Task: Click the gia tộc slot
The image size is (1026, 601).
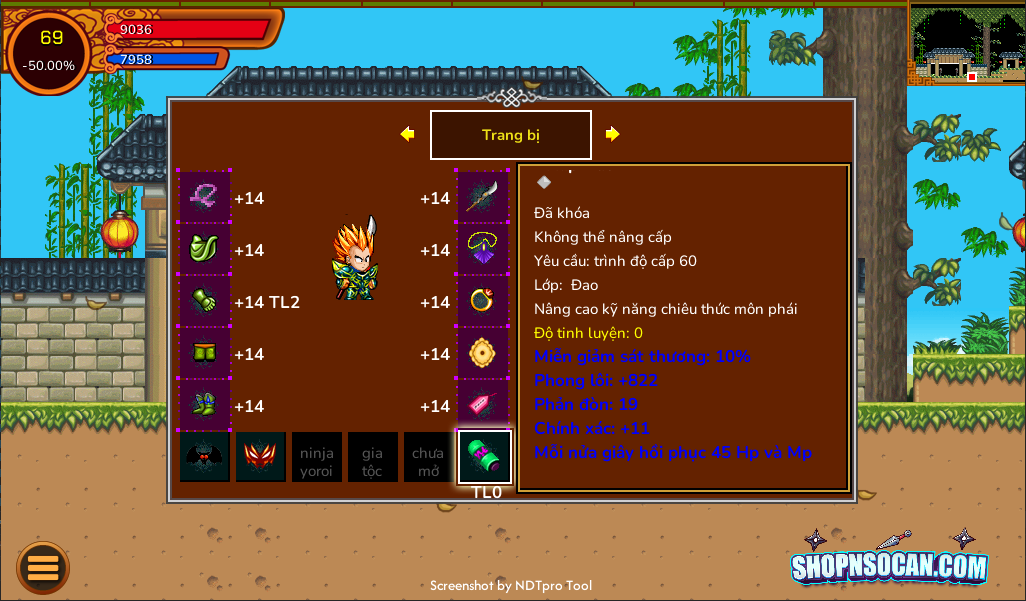Action: (x=373, y=458)
